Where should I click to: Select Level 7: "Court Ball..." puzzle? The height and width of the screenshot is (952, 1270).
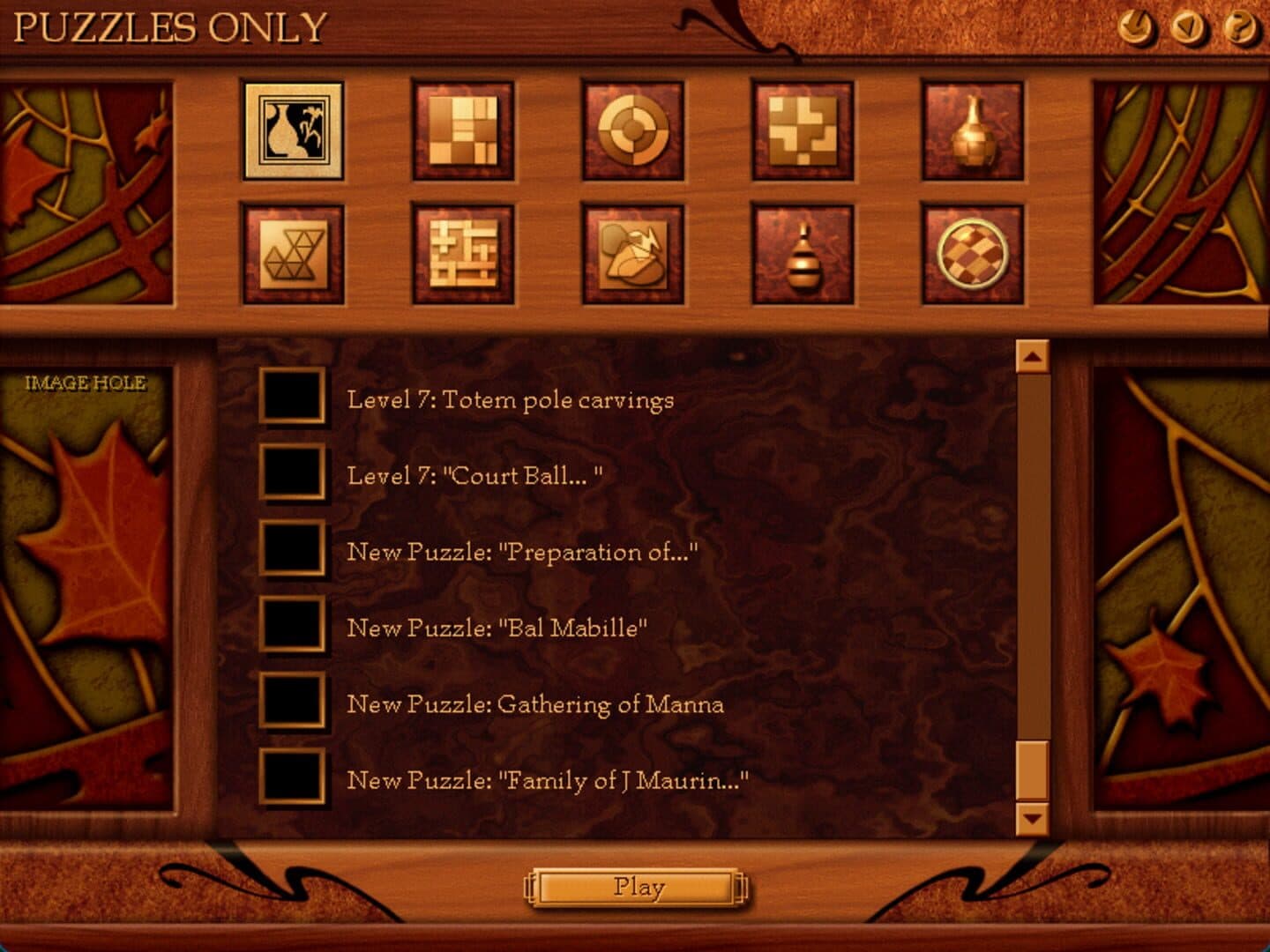[474, 476]
